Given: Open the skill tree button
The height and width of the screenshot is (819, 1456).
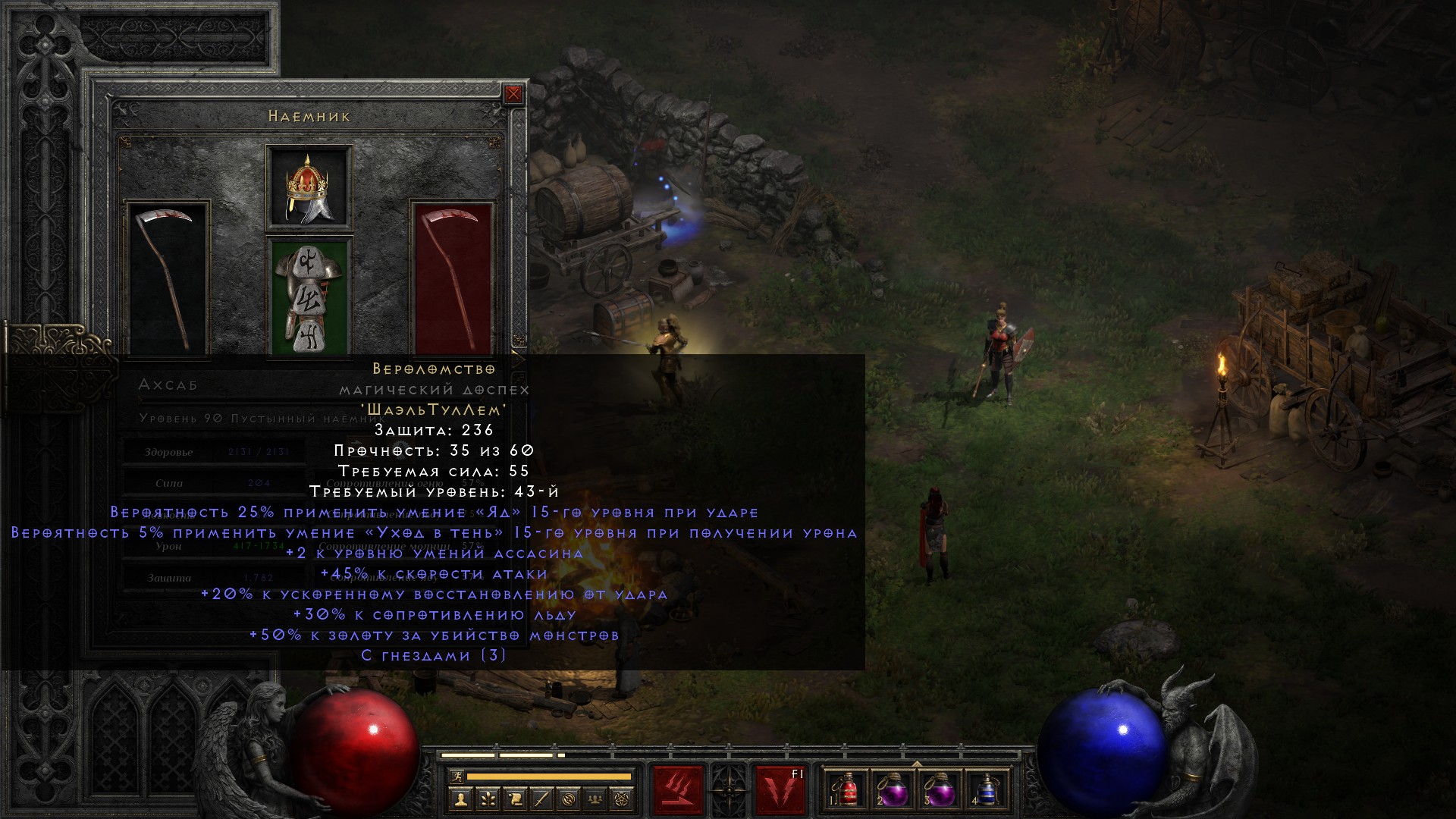Looking at the screenshot, I should pos(488,799).
